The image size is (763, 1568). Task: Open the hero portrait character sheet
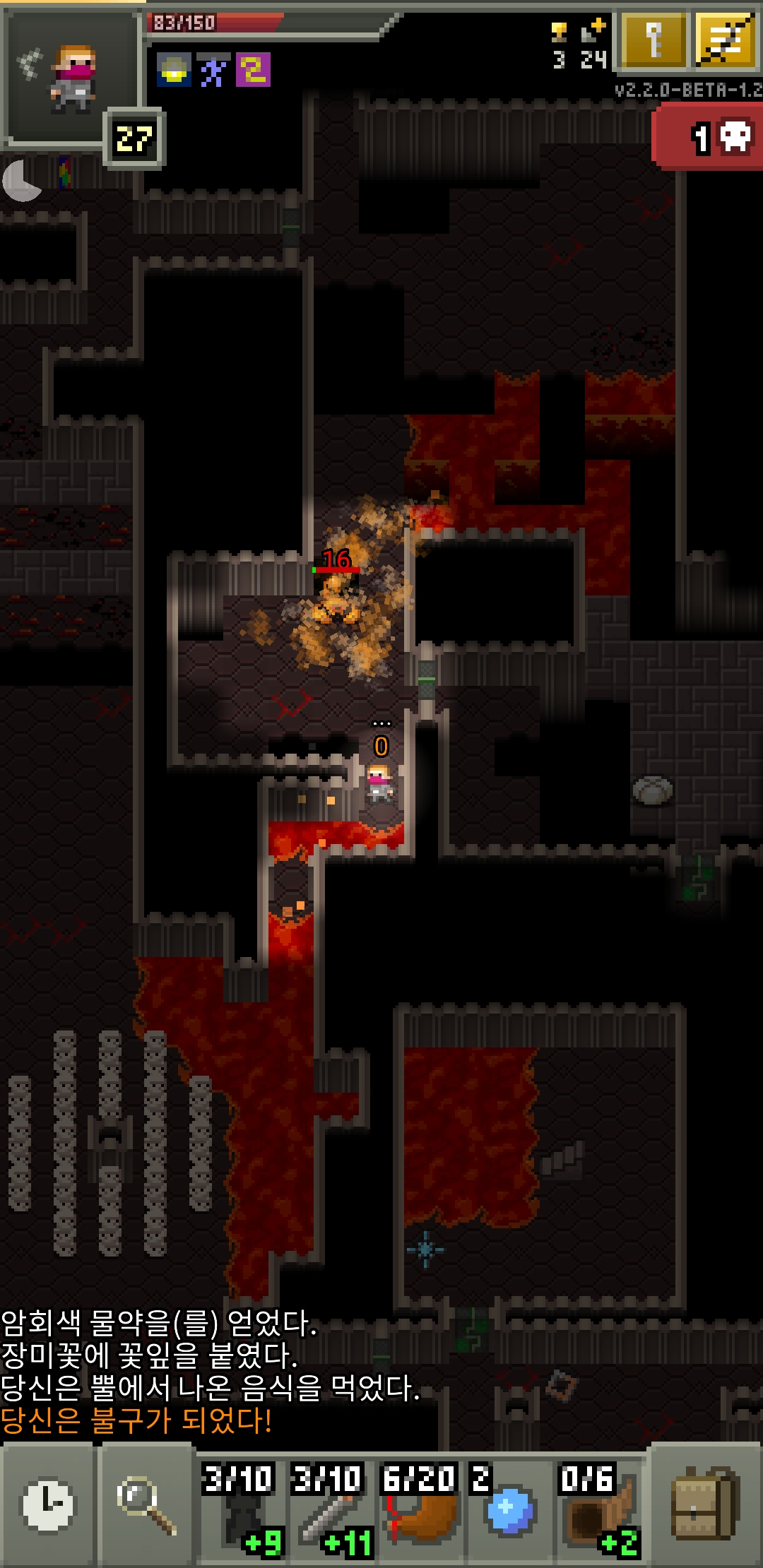click(x=71, y=78)
